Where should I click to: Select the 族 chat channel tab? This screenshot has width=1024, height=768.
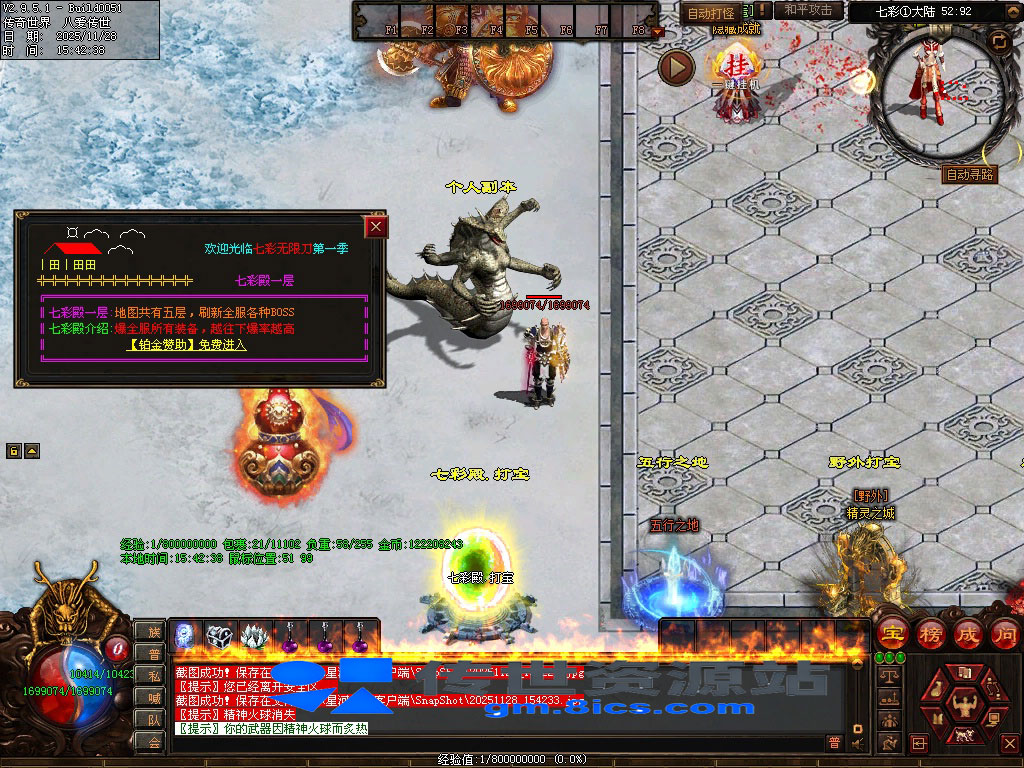tap(153, 631)
